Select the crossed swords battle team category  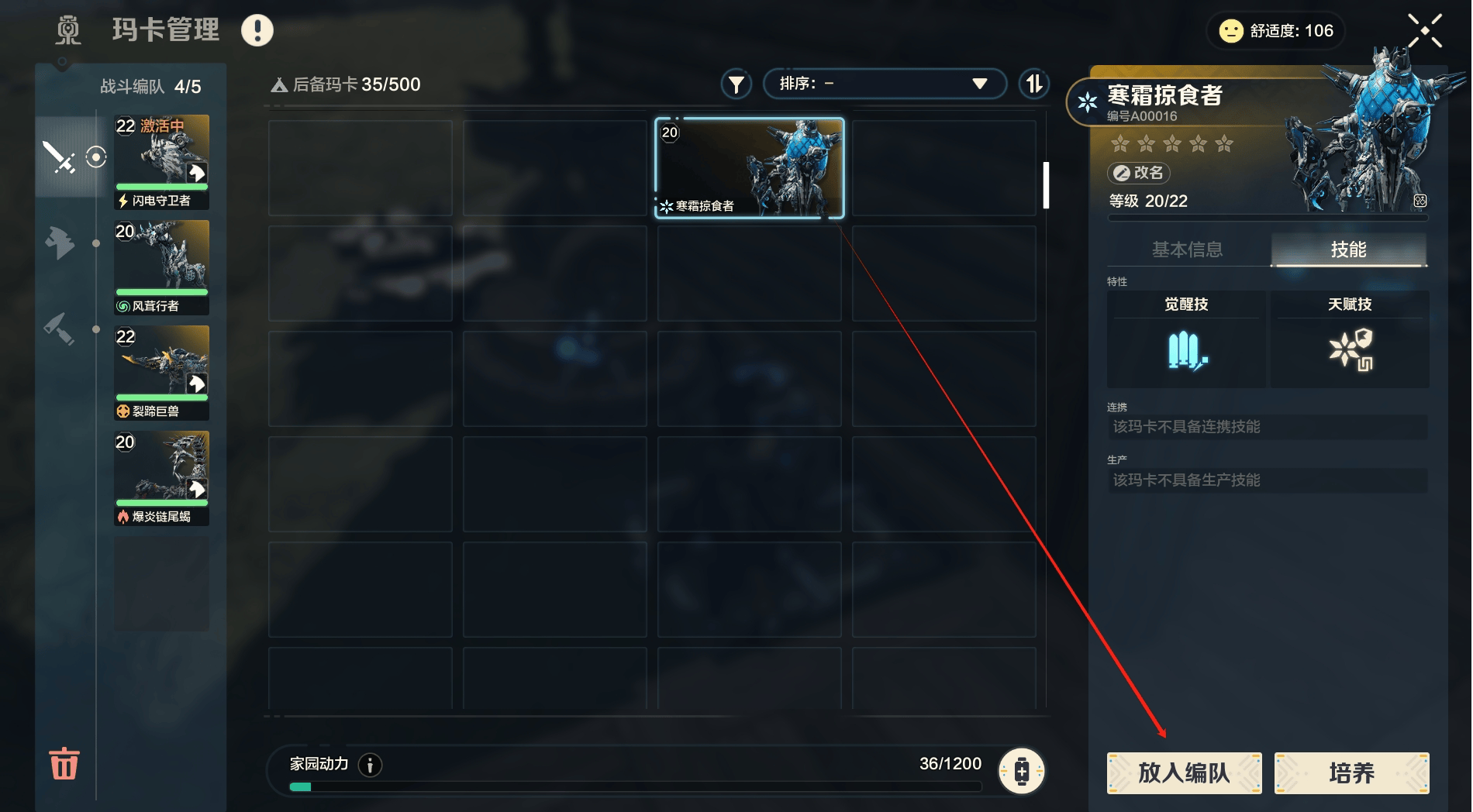pyautogui.click(x=59, y=157)
